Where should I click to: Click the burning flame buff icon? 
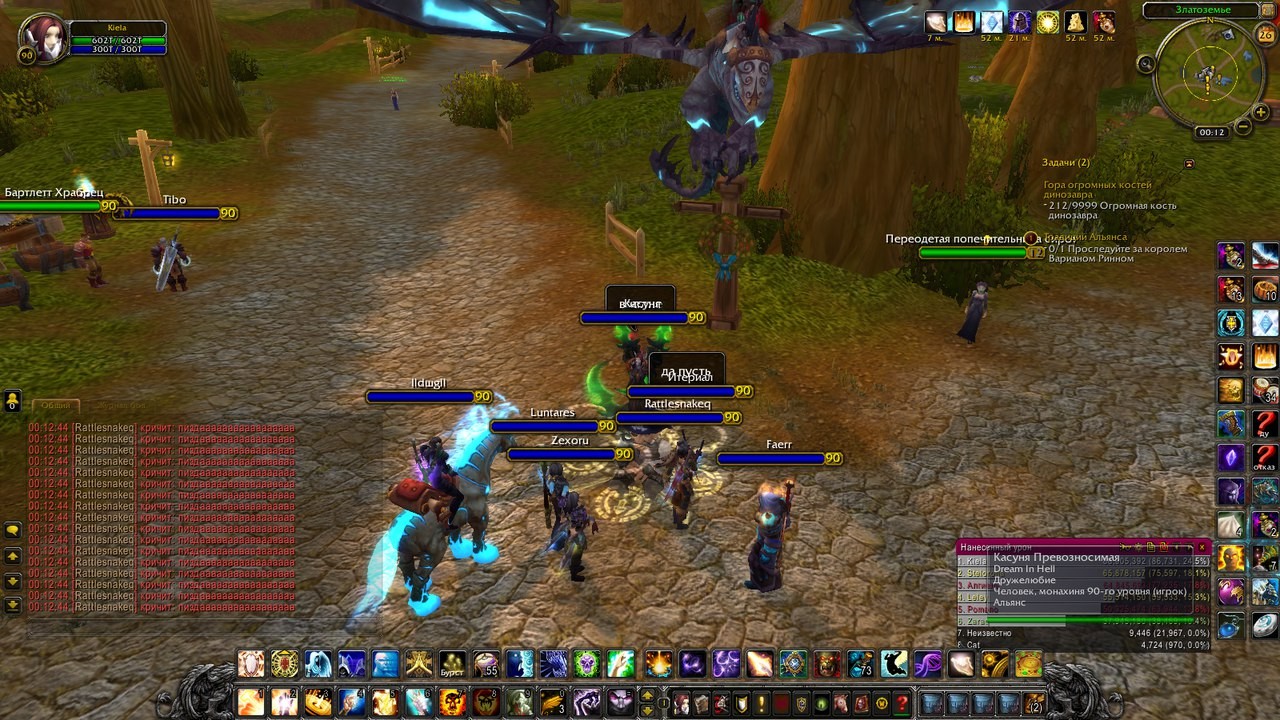pos(964,22)
